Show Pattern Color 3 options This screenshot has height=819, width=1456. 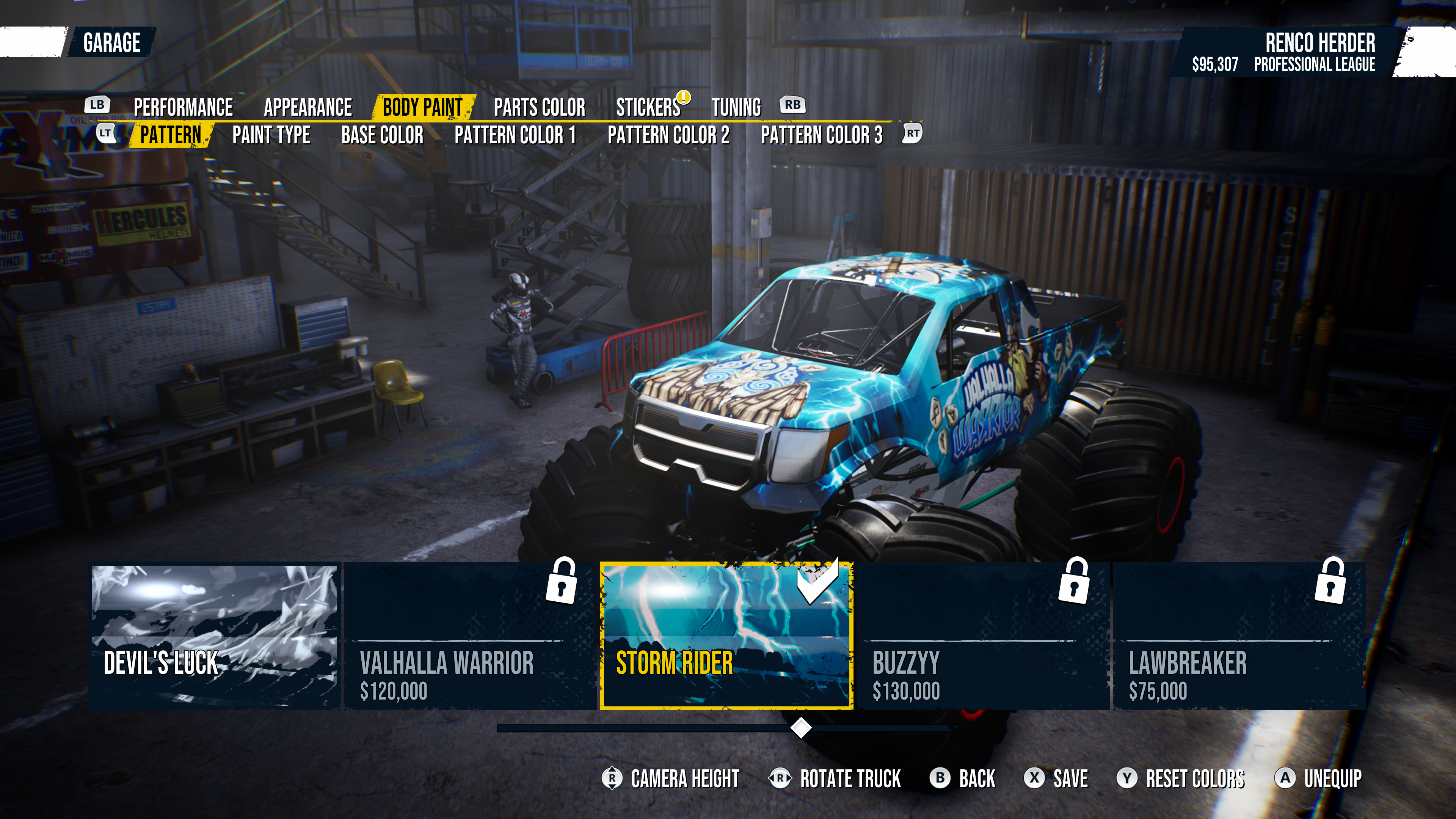point(821,135)
